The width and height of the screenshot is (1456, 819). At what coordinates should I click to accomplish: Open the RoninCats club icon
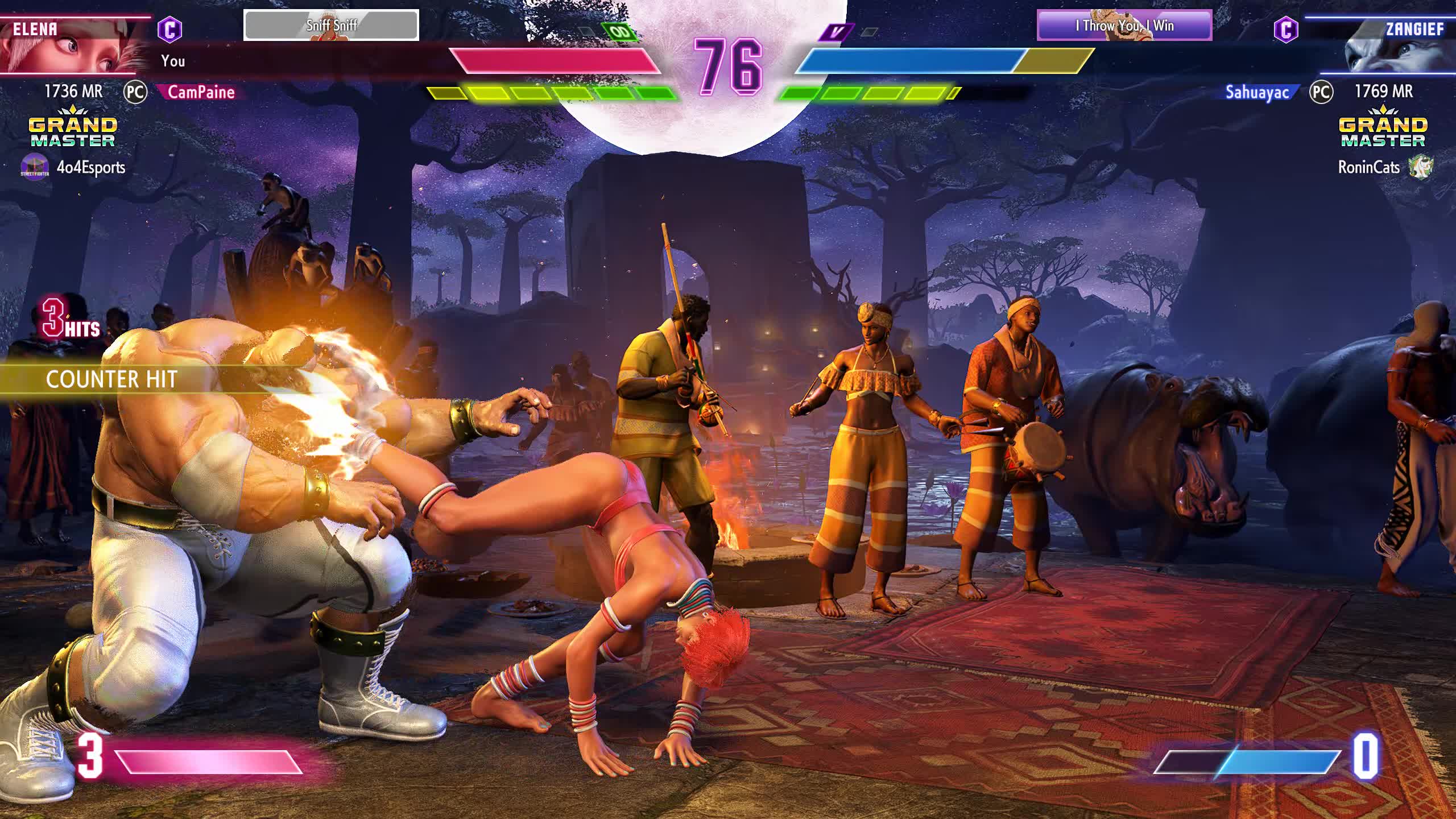[x=1420, y=167]
